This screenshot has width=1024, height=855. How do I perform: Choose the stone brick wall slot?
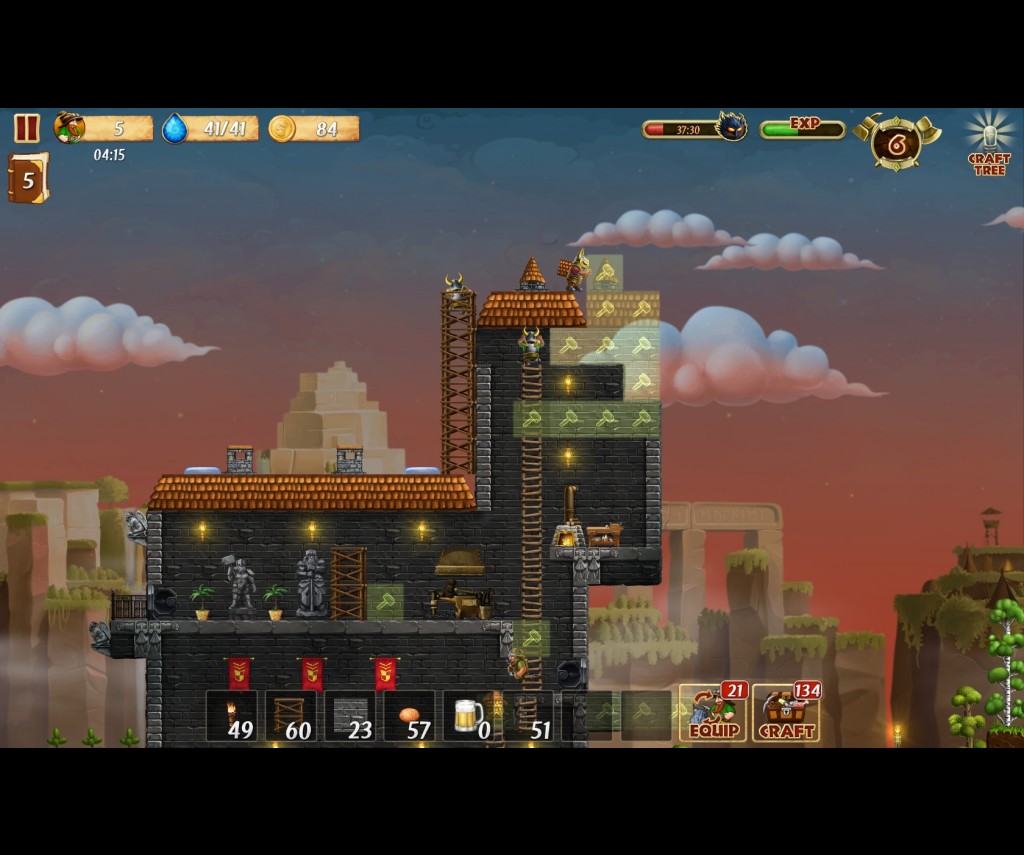tap(350, 716)
